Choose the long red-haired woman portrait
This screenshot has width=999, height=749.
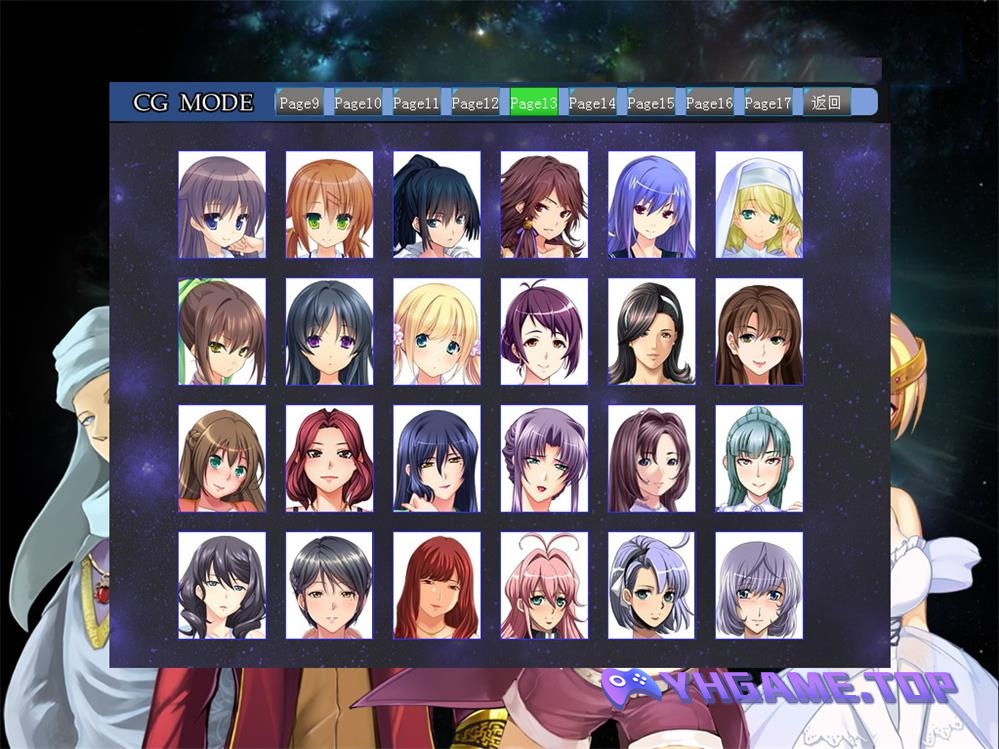click(x=436, y=586)
